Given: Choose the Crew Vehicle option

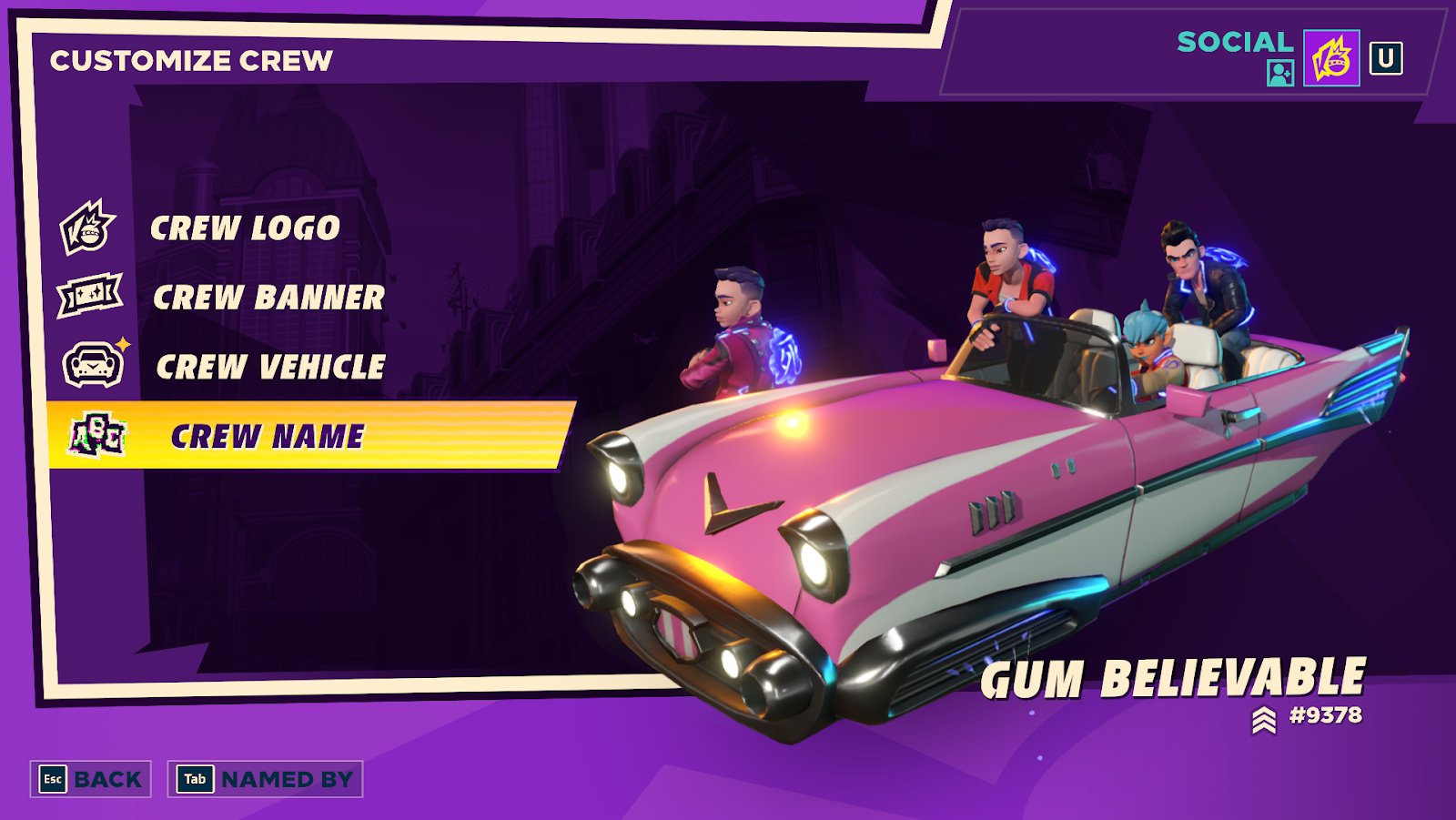Looking at the screenshot, I should [x=270, y=367].
